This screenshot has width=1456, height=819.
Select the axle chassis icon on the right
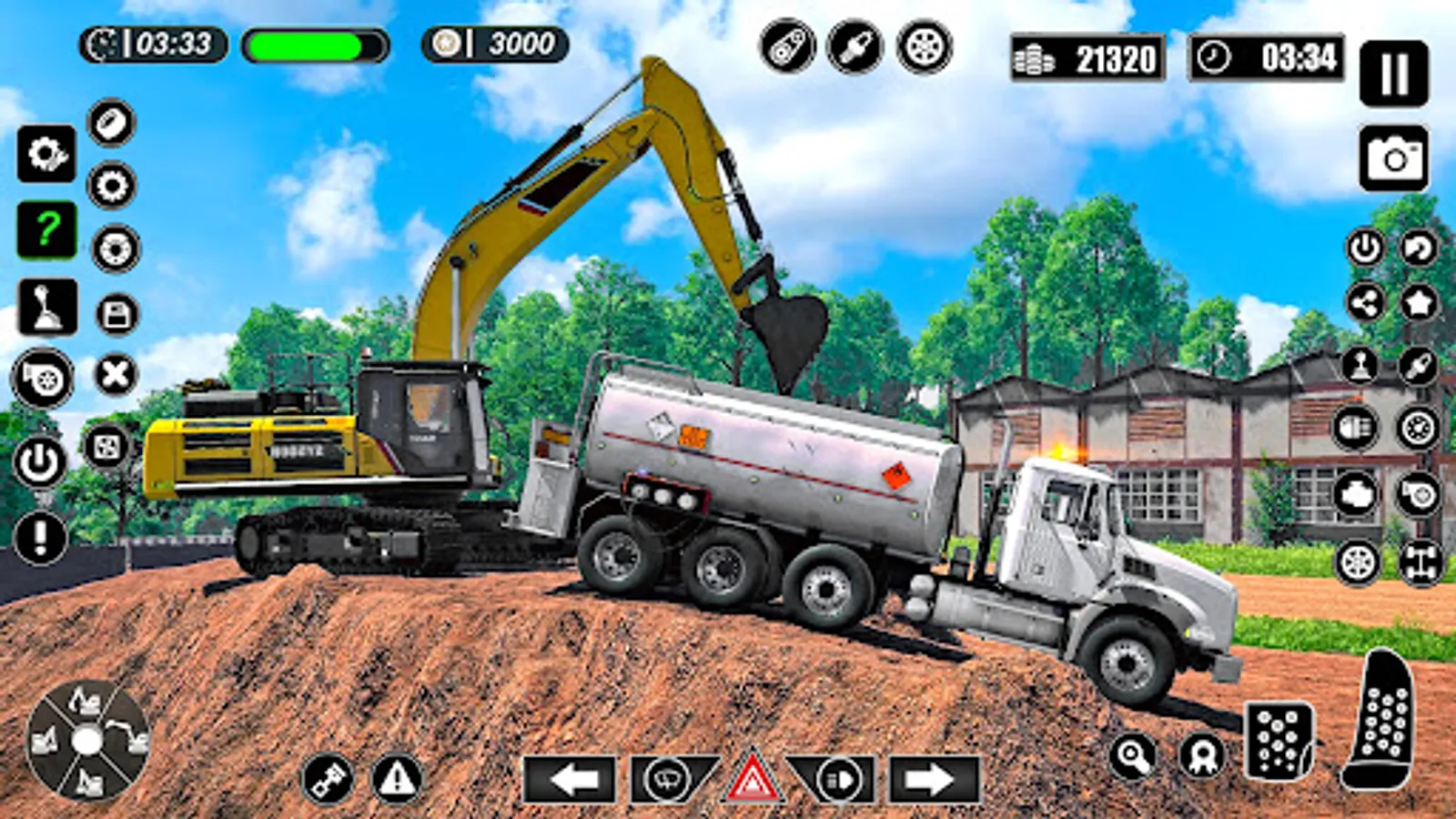[1418, 560]
